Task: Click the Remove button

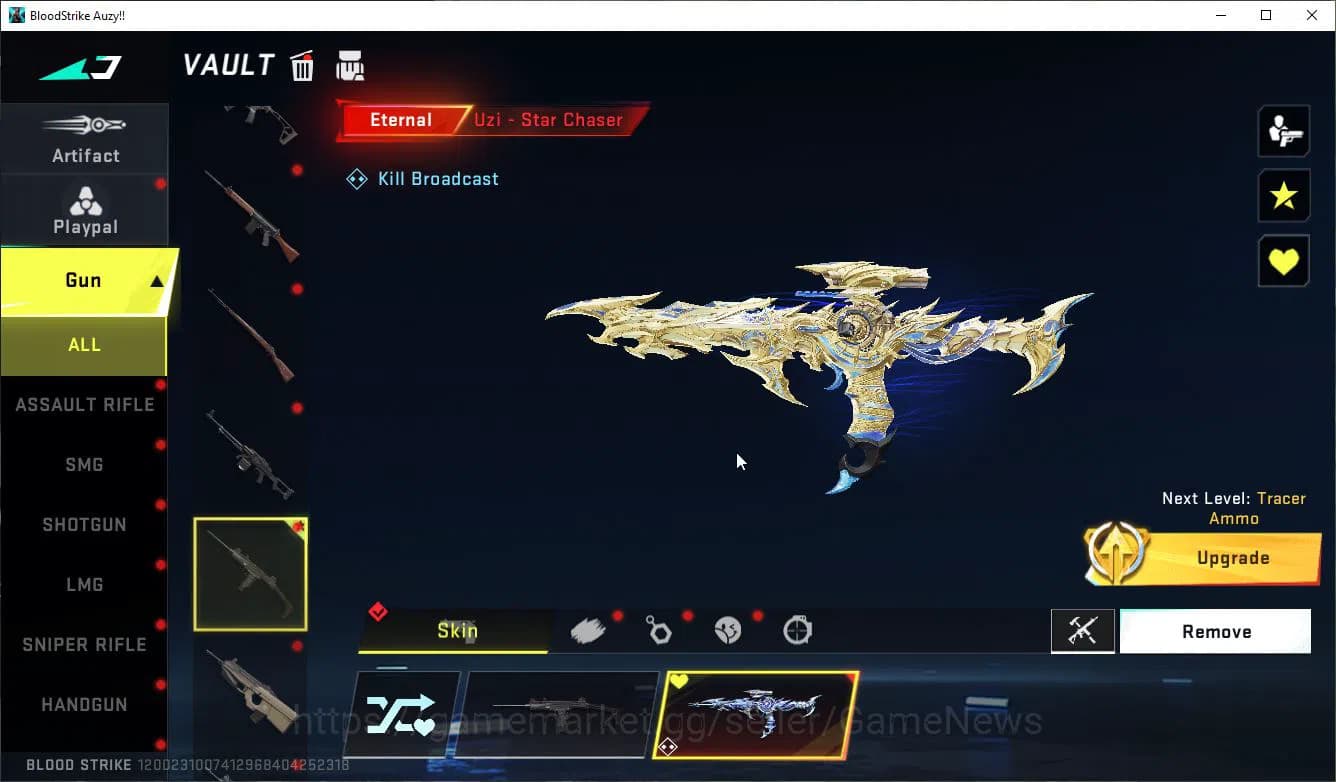Action: [1216, 631]
